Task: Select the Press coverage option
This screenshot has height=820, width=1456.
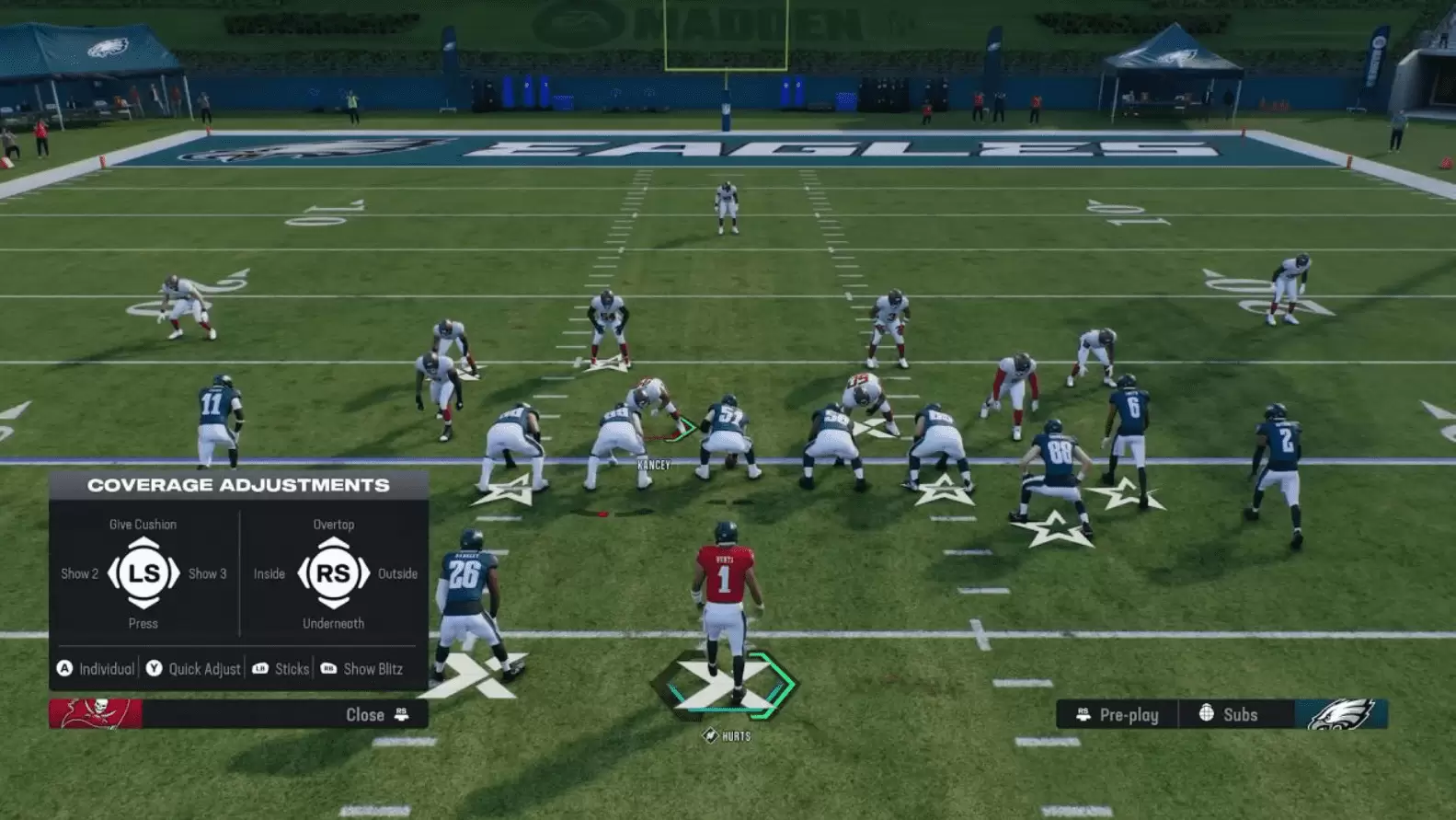Action: click(143, 623)
